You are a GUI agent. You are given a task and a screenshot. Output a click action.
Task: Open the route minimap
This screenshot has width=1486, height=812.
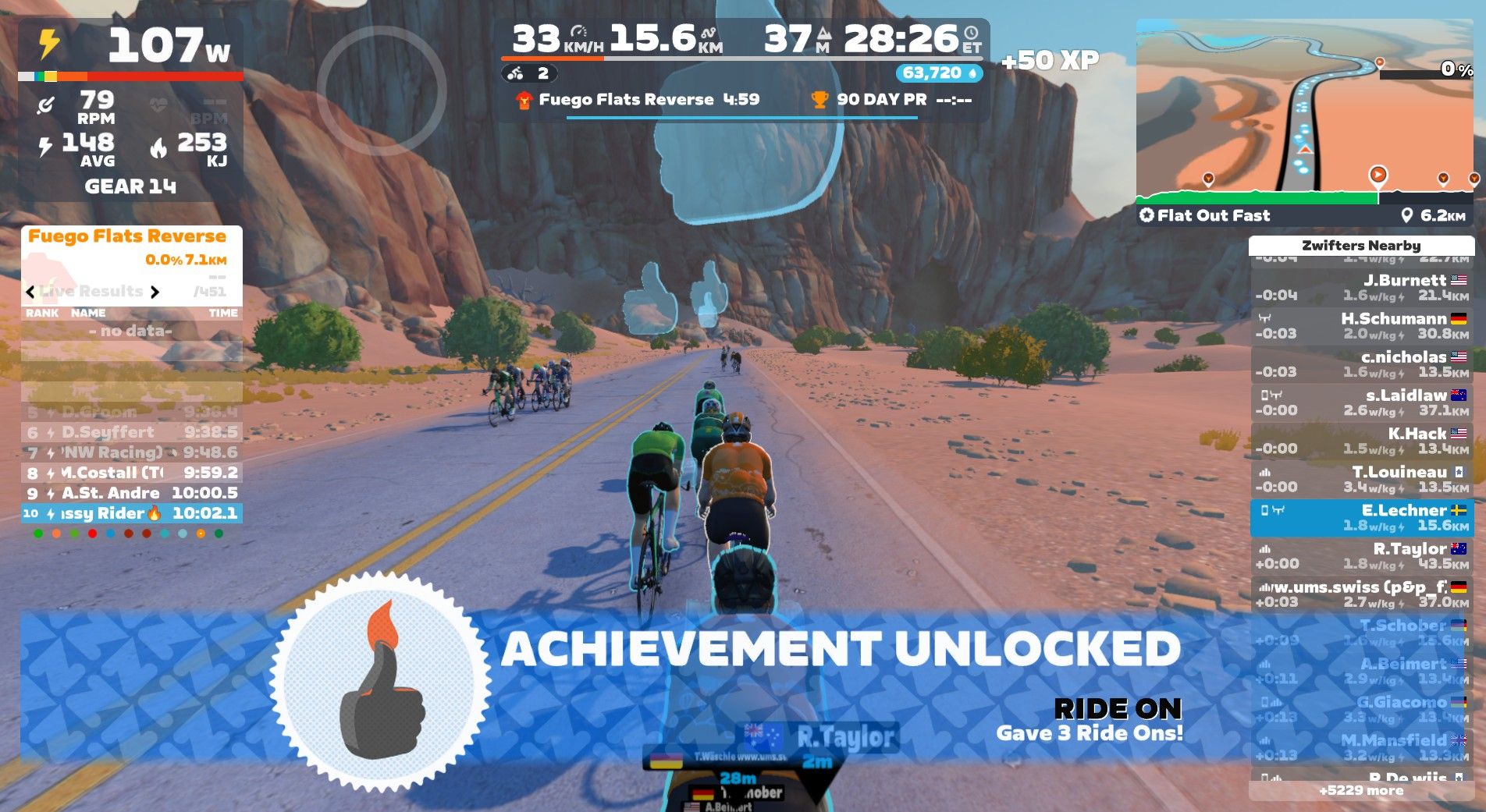click(1304, 108)
